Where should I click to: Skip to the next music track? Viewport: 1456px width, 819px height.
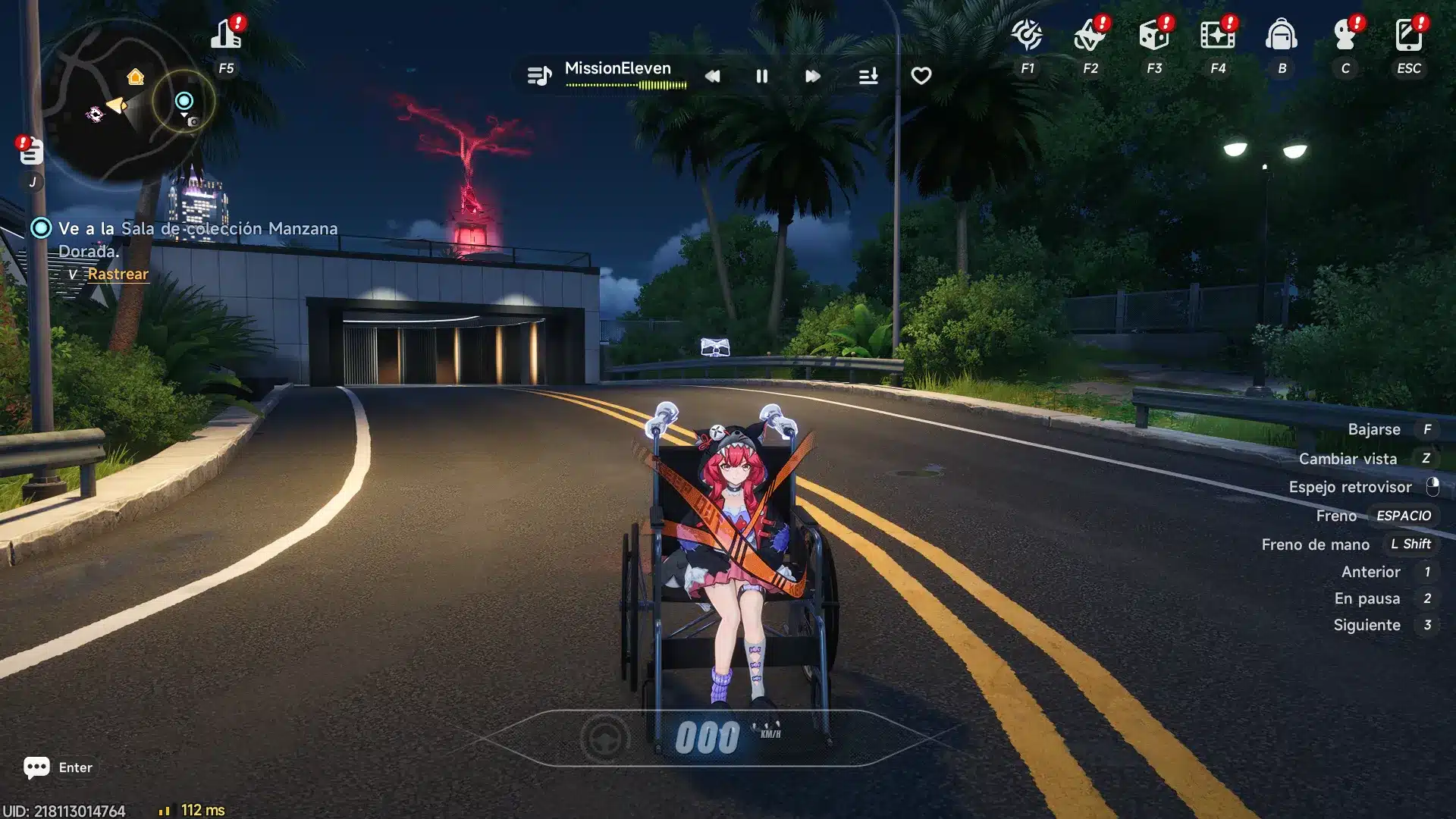(812, 76)
